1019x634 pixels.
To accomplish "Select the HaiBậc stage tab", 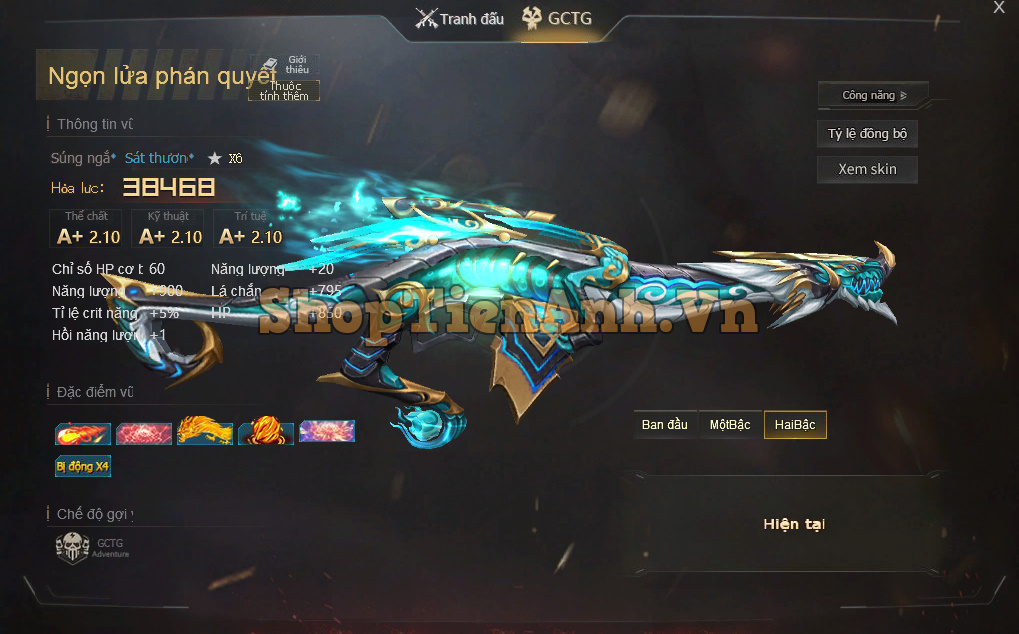I will click(795, 425).
